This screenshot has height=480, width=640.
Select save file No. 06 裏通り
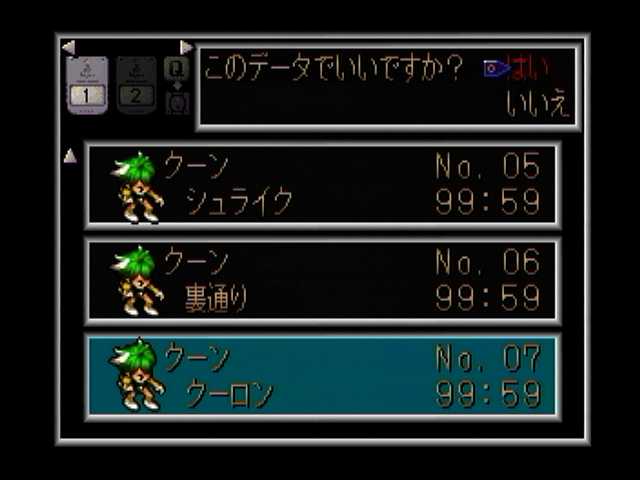[322, 281]
